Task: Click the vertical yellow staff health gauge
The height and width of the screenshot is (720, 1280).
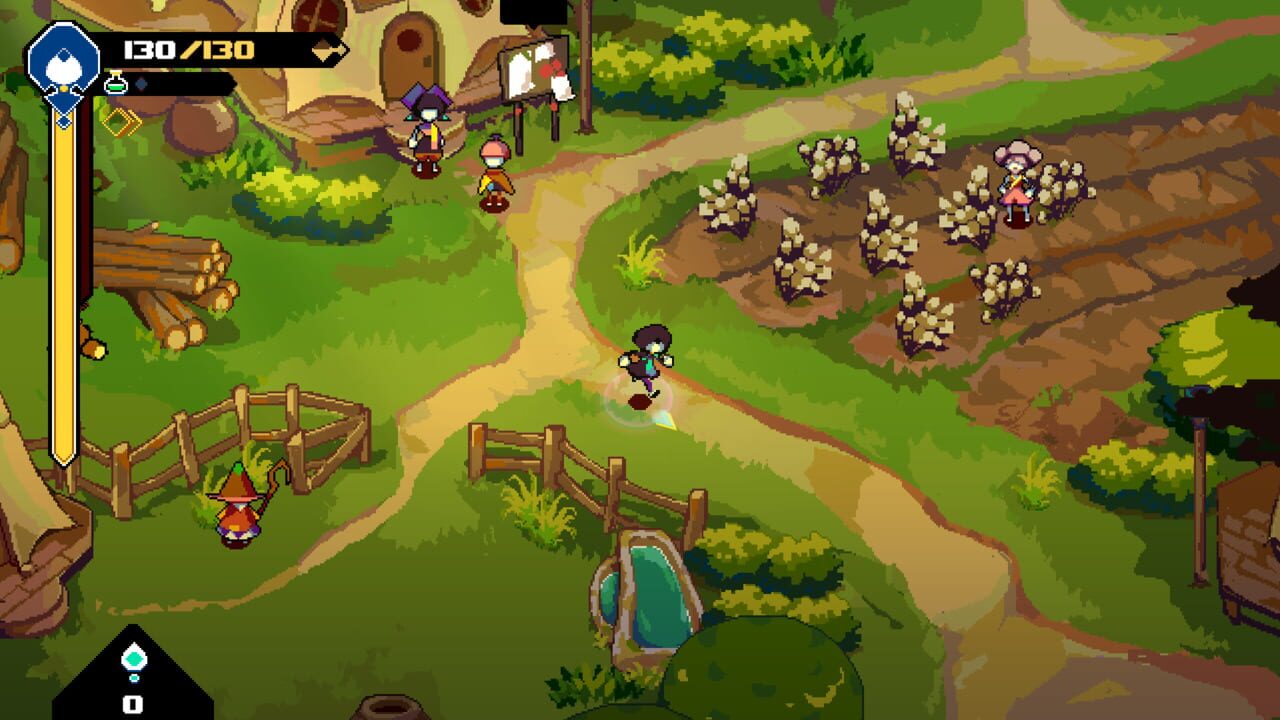Action: point(63,300)
